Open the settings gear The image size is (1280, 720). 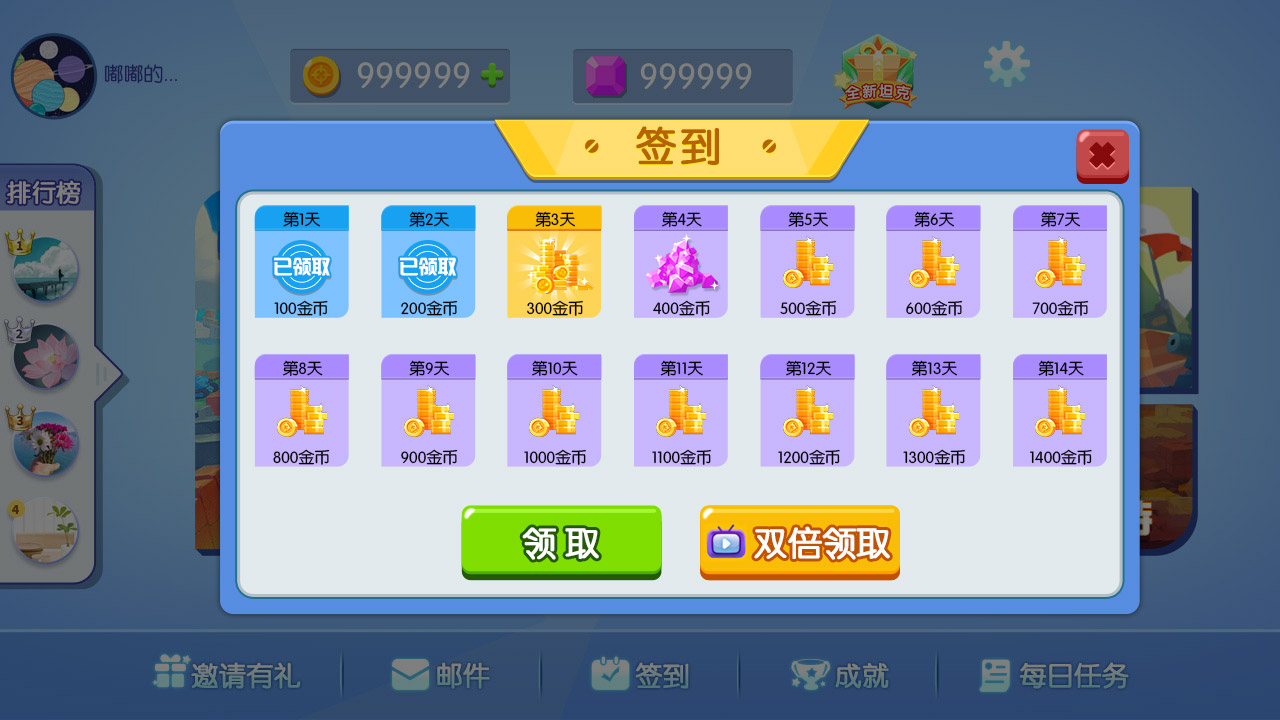[x=1006, y=63]
